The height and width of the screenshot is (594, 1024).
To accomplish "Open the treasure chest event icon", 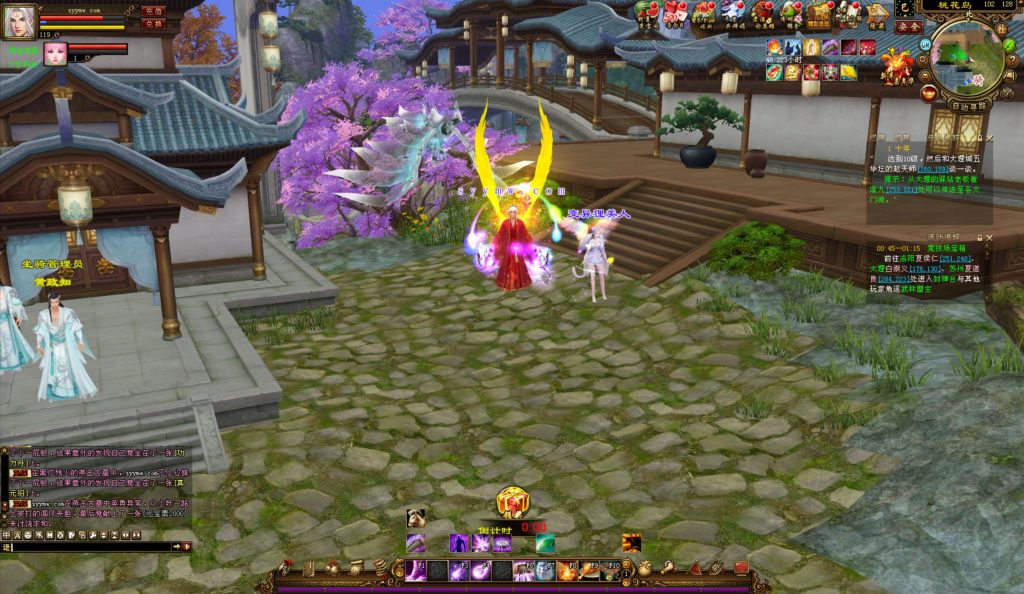I will [x=821, y=13].
